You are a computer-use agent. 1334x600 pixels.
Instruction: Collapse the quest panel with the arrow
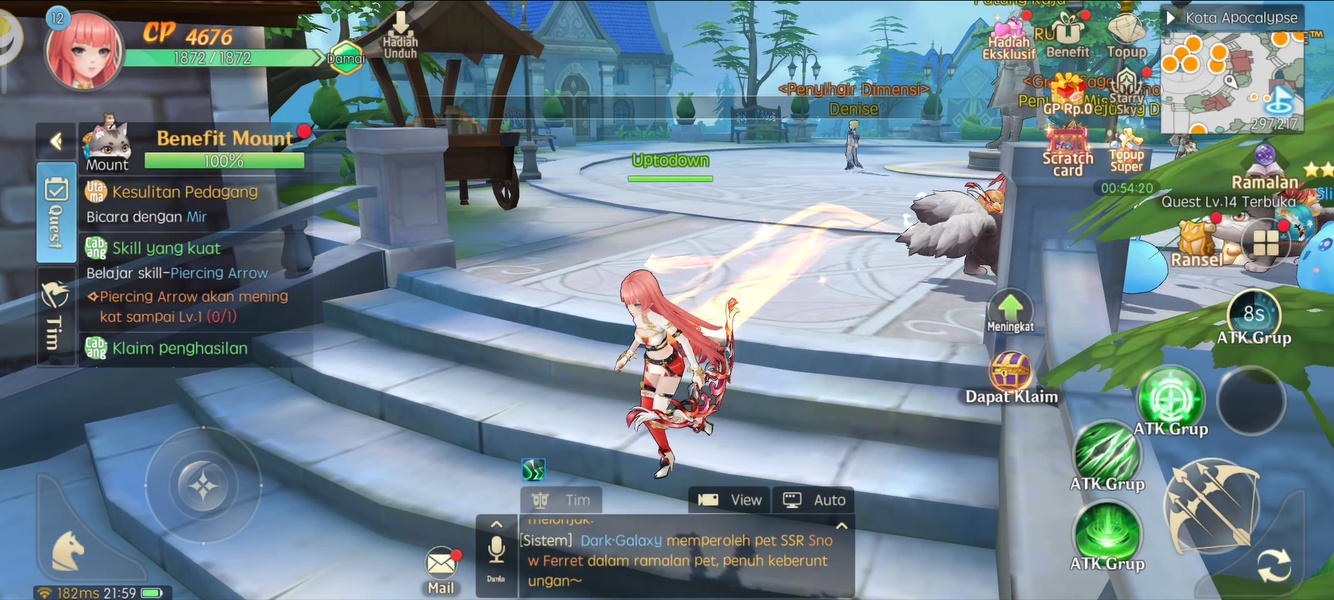(x=56, y=142)
